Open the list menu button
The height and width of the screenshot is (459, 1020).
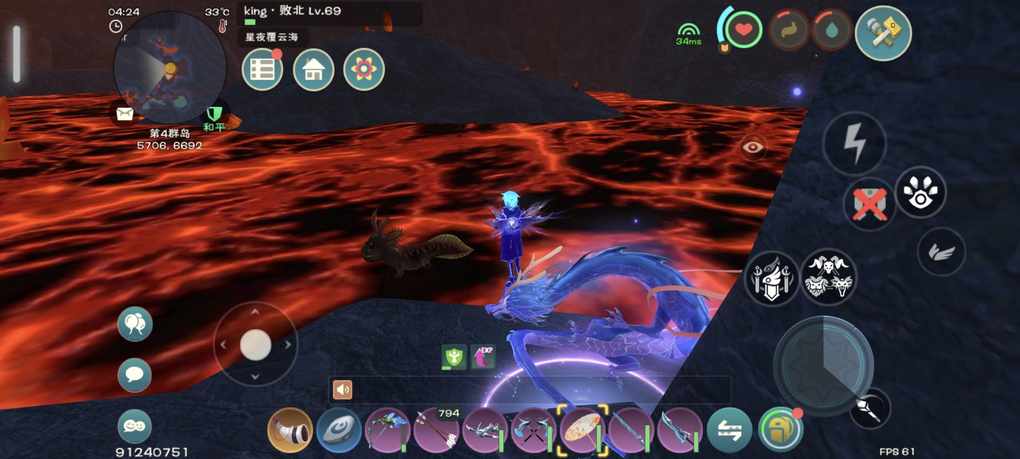pos(263,70)
